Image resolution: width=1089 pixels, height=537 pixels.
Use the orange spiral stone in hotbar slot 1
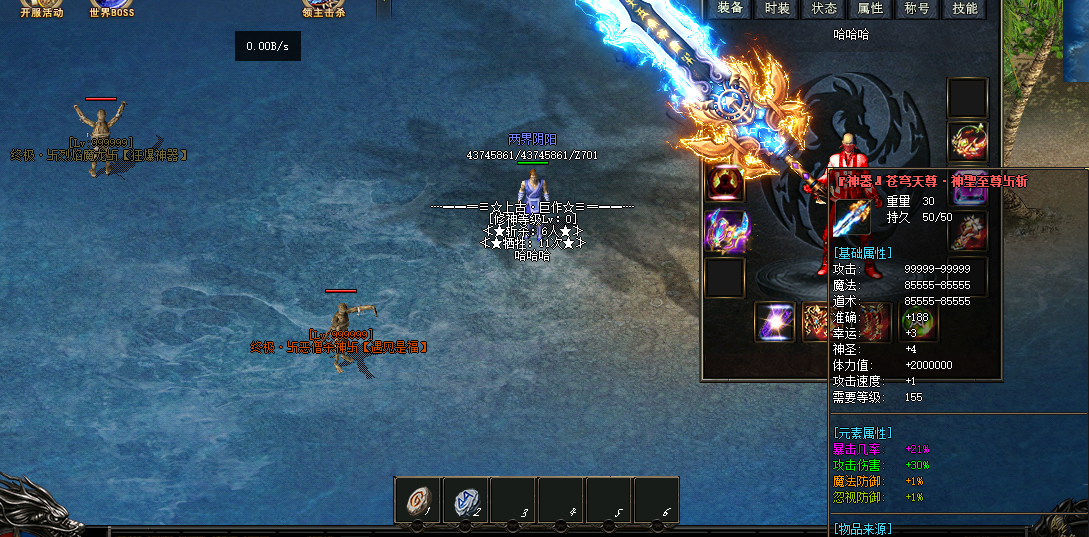point(417,500)
